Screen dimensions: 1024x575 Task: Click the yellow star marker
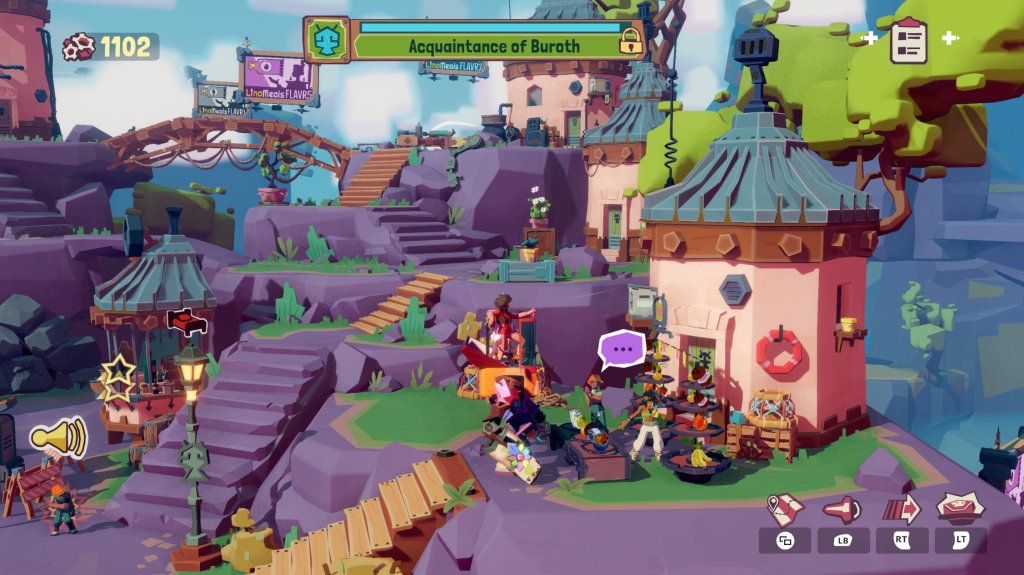click(116, 379)
